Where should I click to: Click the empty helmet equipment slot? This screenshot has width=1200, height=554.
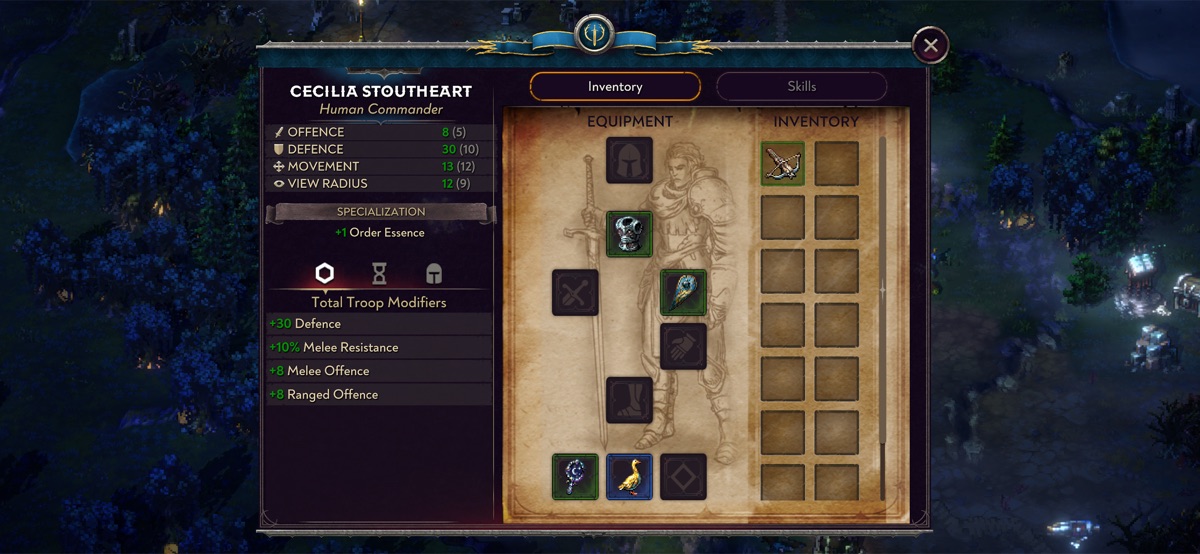click(629, 160)
